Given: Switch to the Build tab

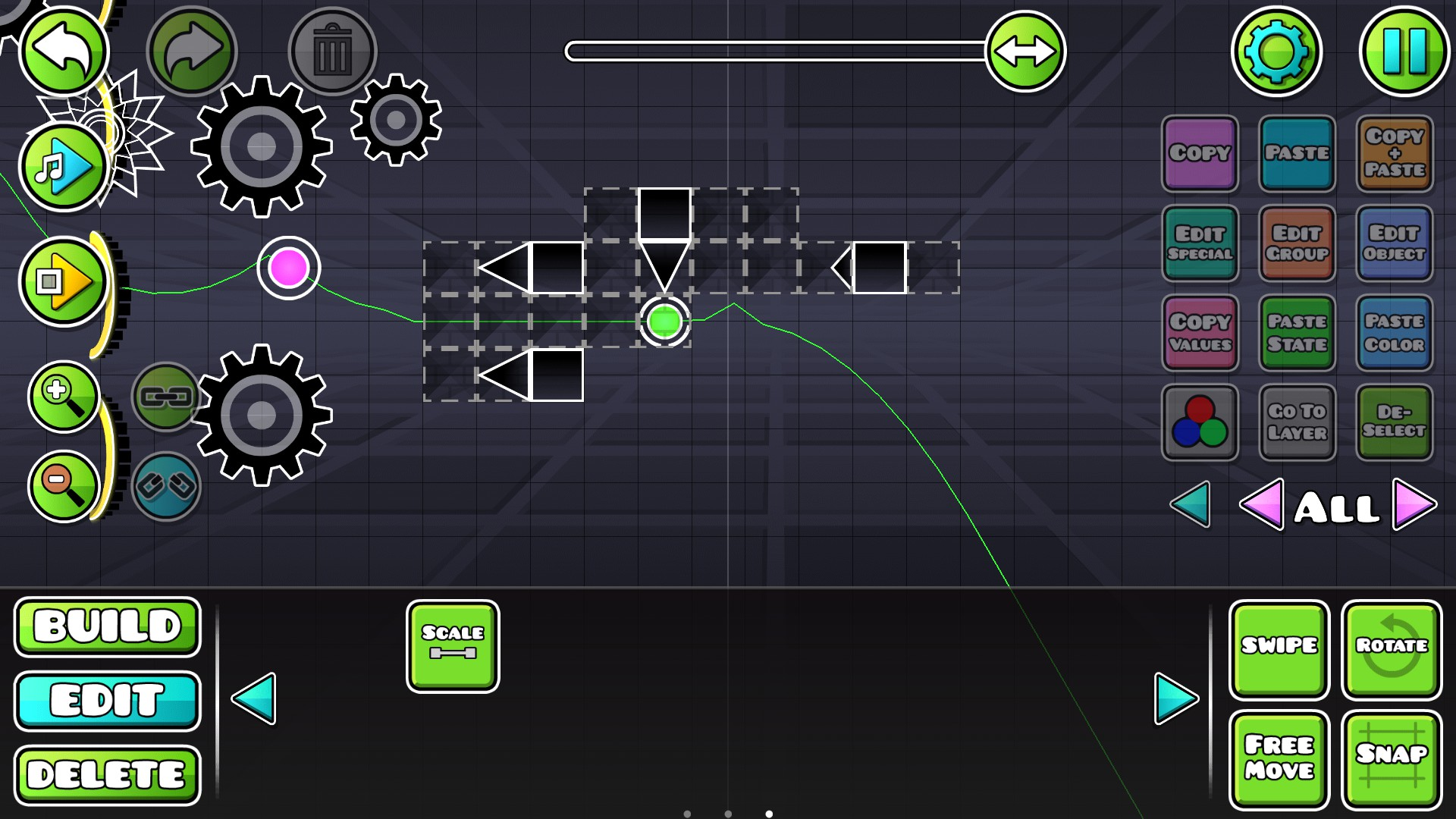Looking at the screenshot, I should [107, 626].
